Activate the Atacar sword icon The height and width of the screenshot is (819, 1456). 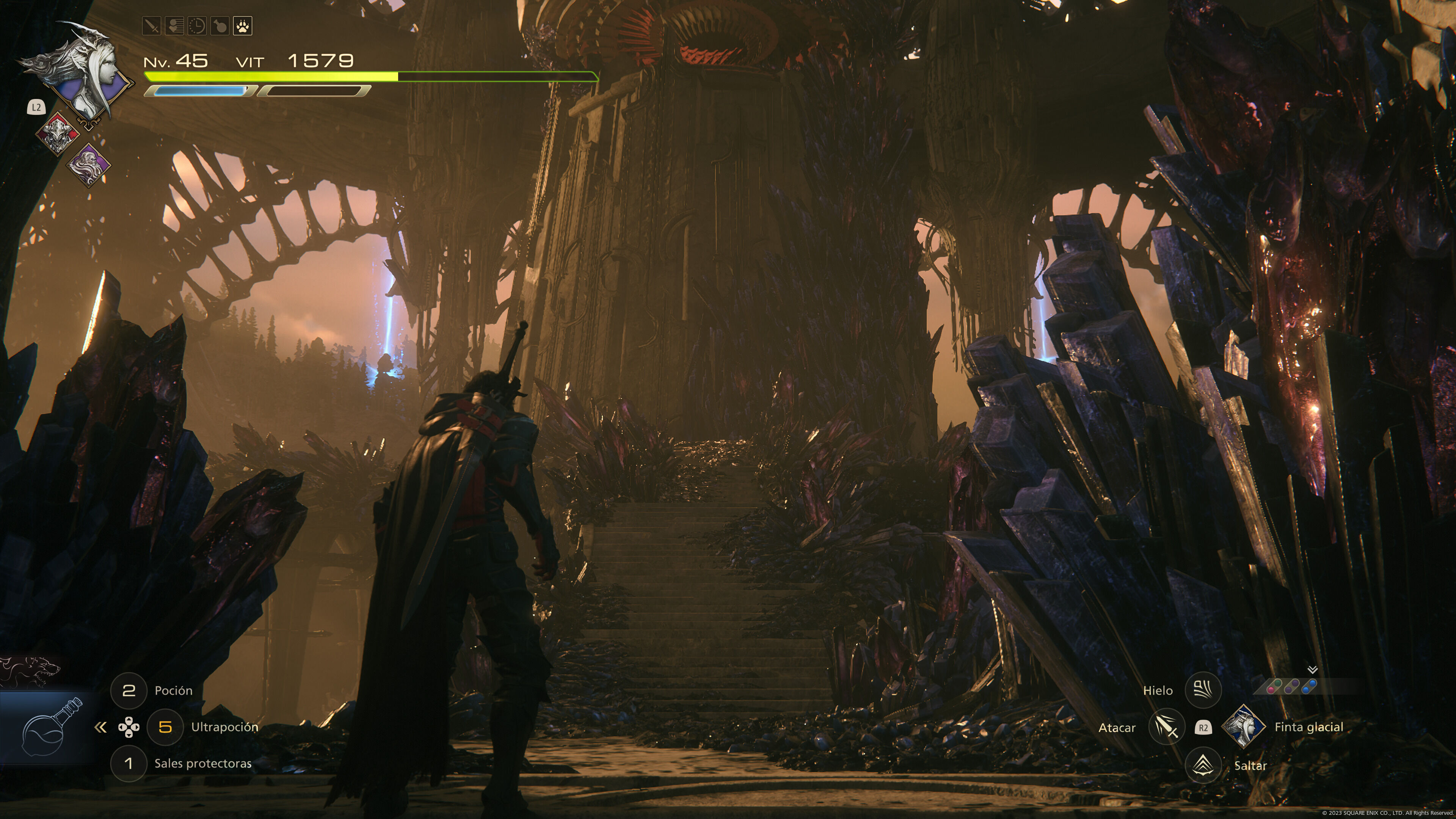pos(1167,727)
